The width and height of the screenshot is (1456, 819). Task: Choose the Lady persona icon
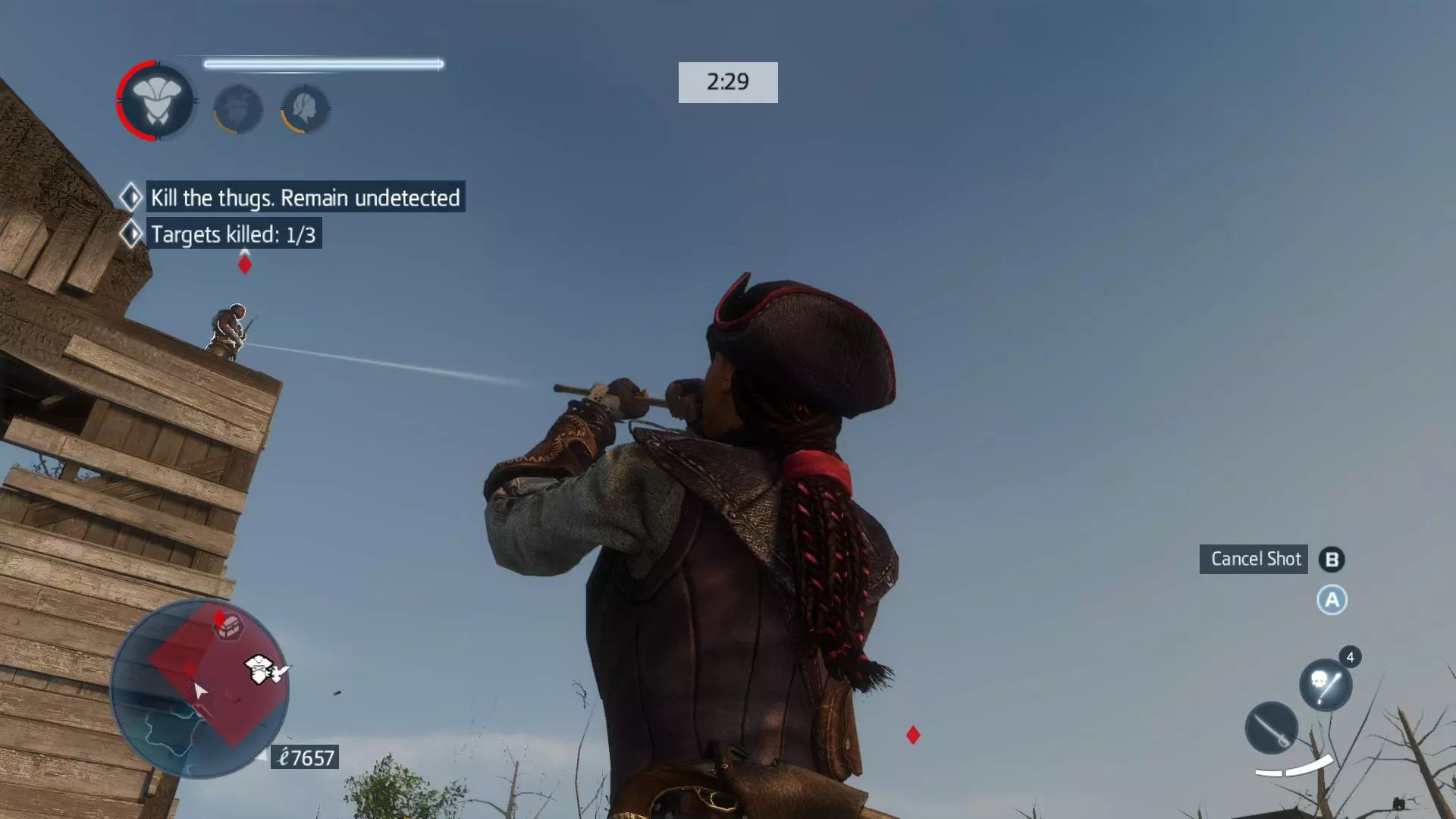tap(306, 108)
